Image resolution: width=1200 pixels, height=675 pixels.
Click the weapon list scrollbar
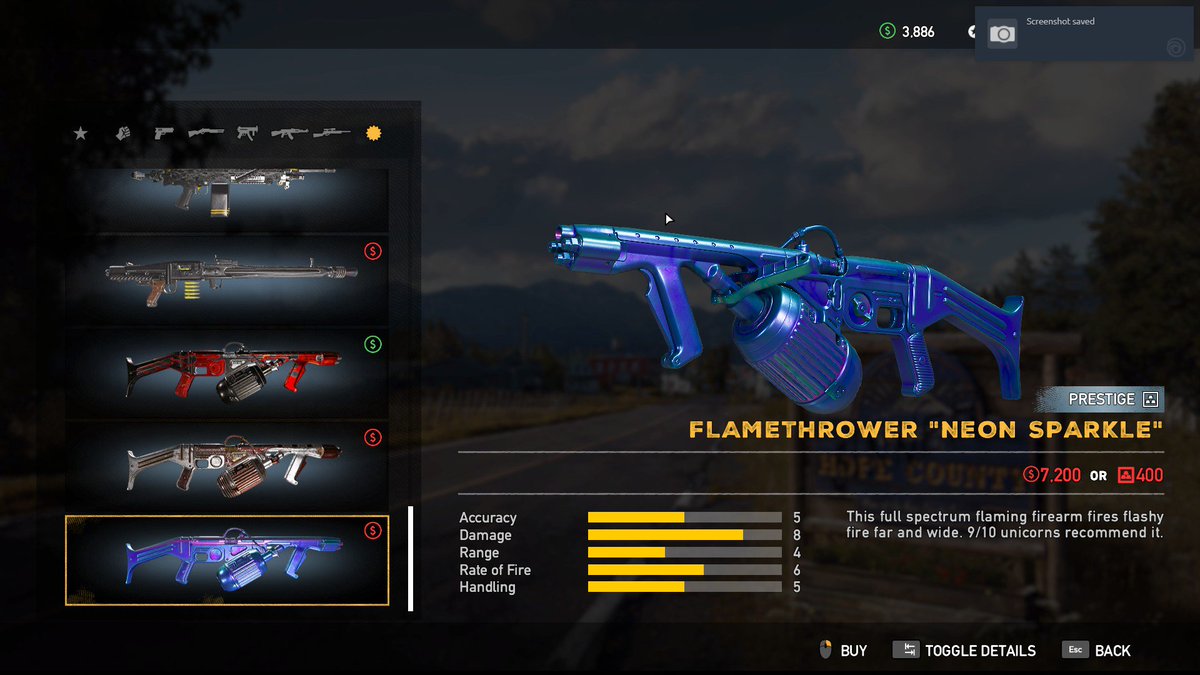(x=410, y=558)
